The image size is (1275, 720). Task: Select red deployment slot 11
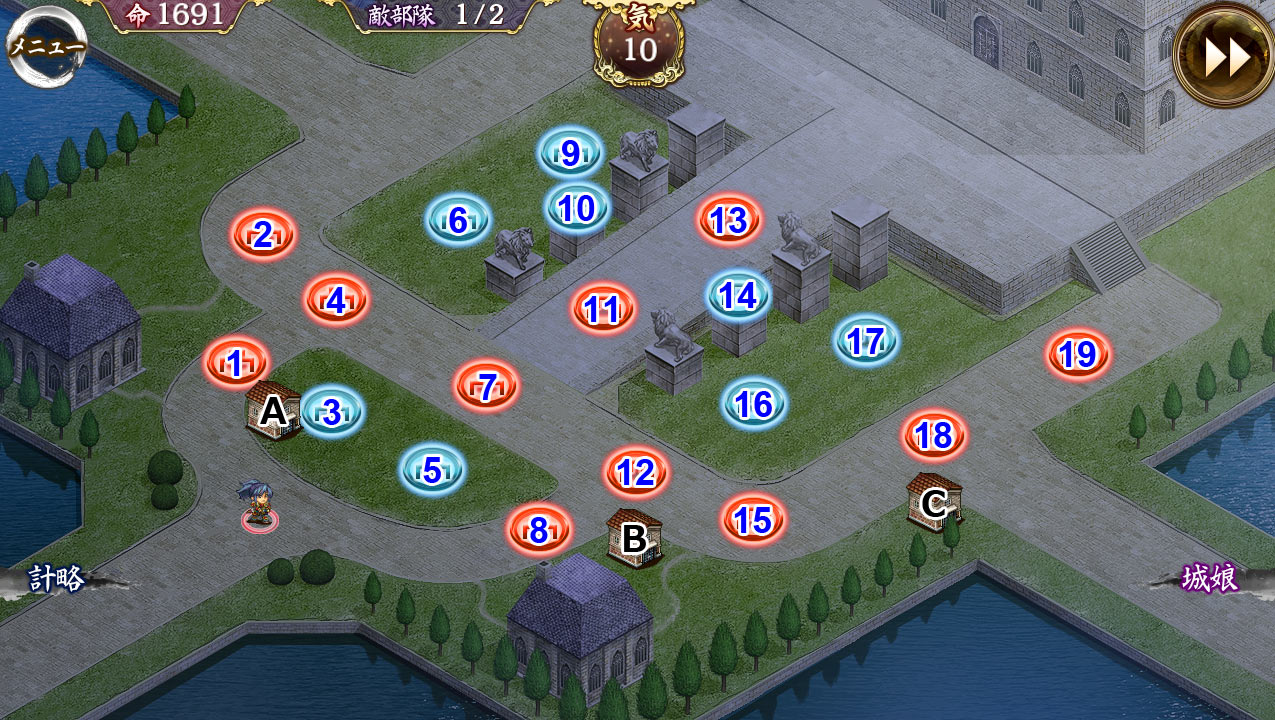[603, 309]
